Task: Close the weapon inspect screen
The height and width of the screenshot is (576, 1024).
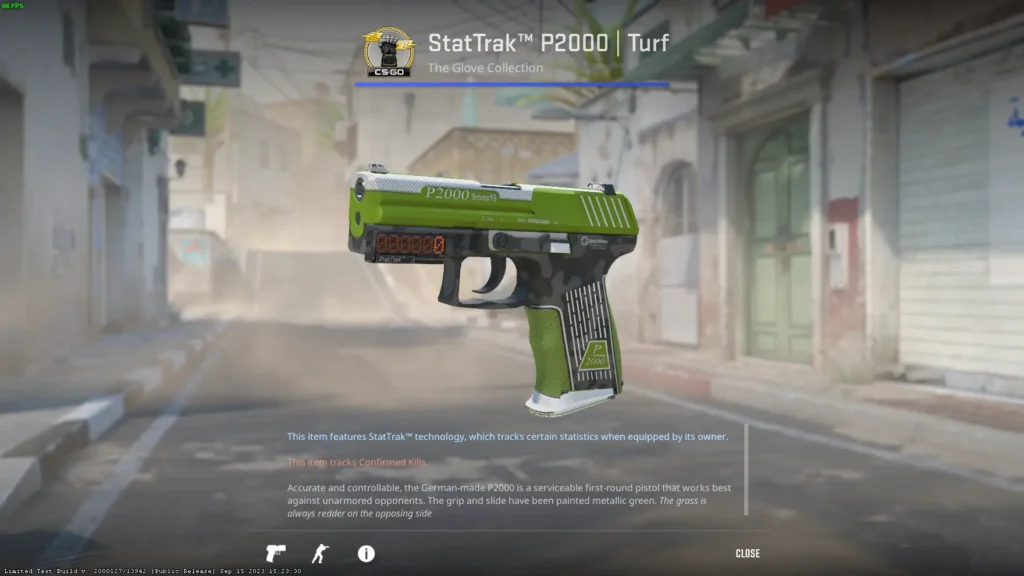Action: tap(747, 553)
